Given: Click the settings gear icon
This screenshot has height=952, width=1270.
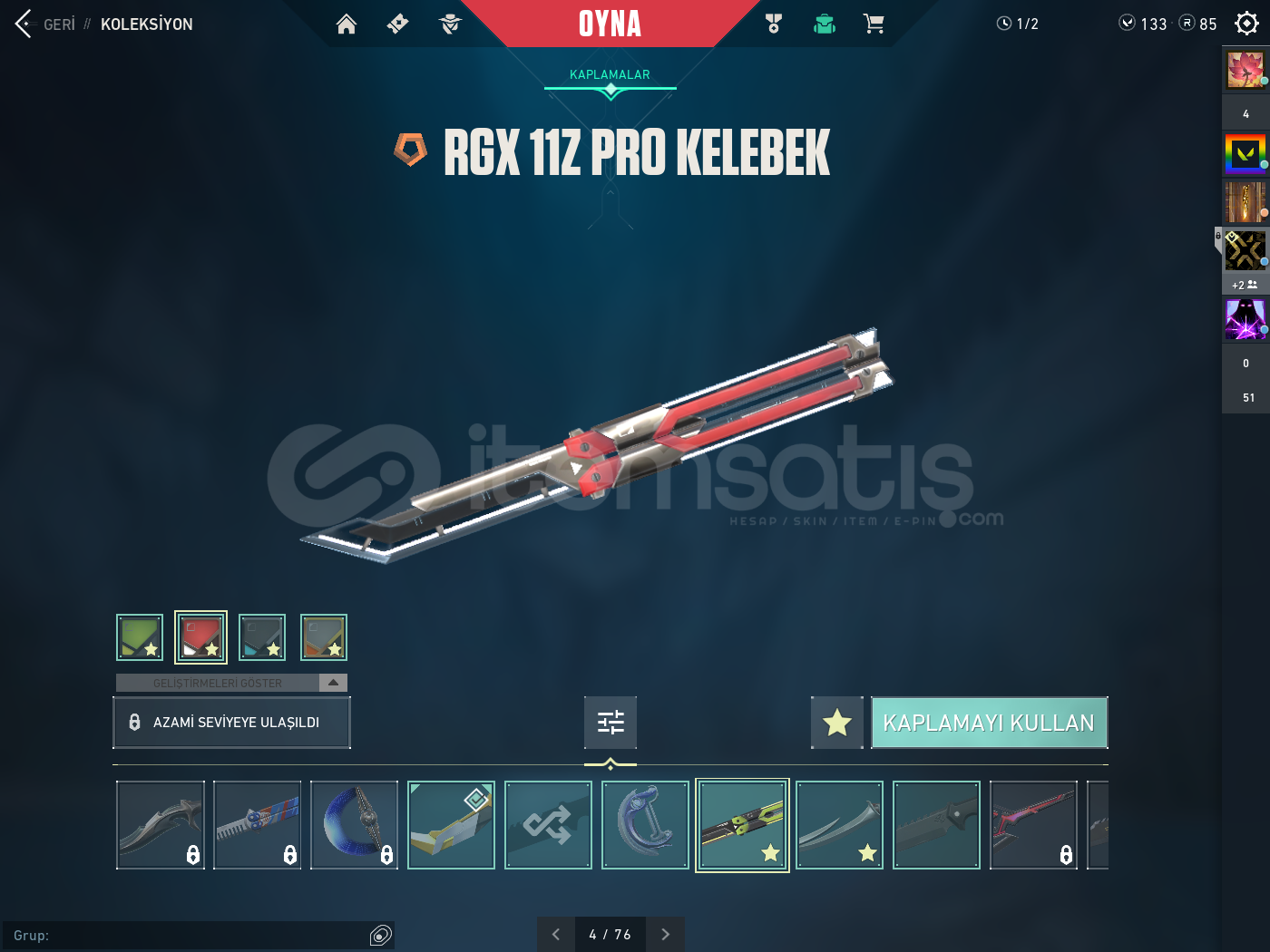Looking at the screenshot, I should click(x=1246, y=24).
